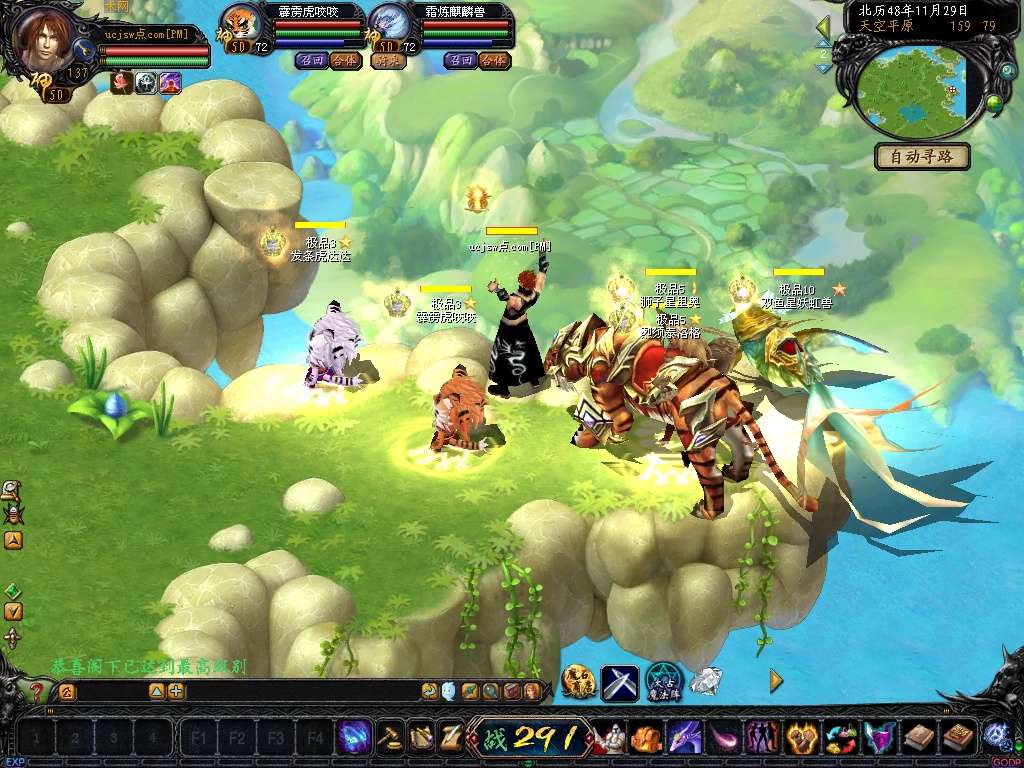Select the 霜炼麒麟兽 pet portrait

[x=388, y=24]
